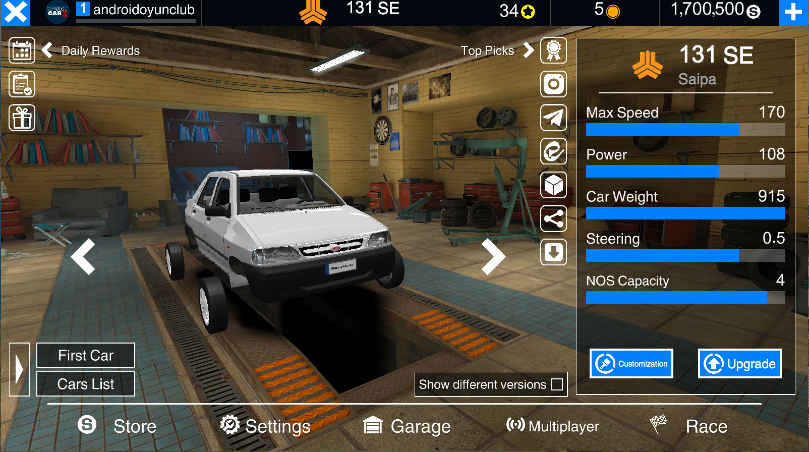Image resolution: width=809 pixels, height=452 pixels.
Task: Close the screen with the X button
Action: pos(15,13)
